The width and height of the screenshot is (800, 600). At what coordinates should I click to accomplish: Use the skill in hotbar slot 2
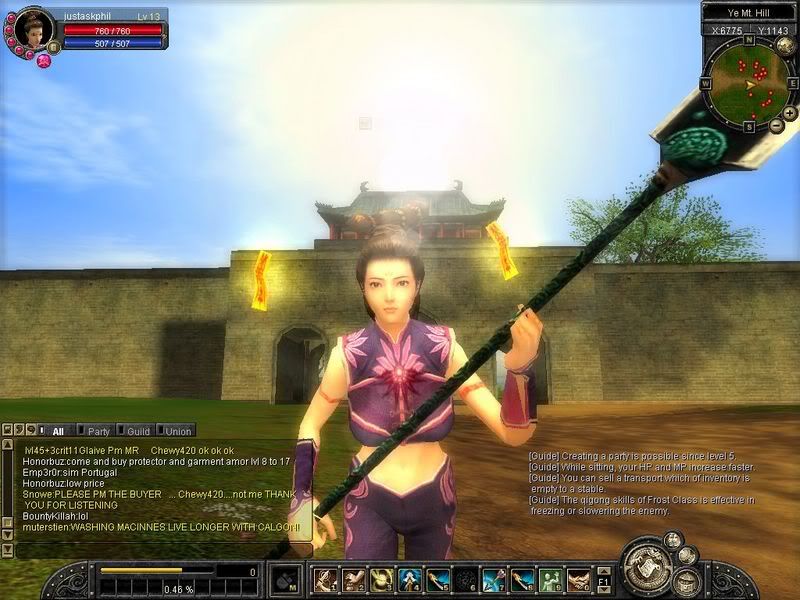[353, 580]
